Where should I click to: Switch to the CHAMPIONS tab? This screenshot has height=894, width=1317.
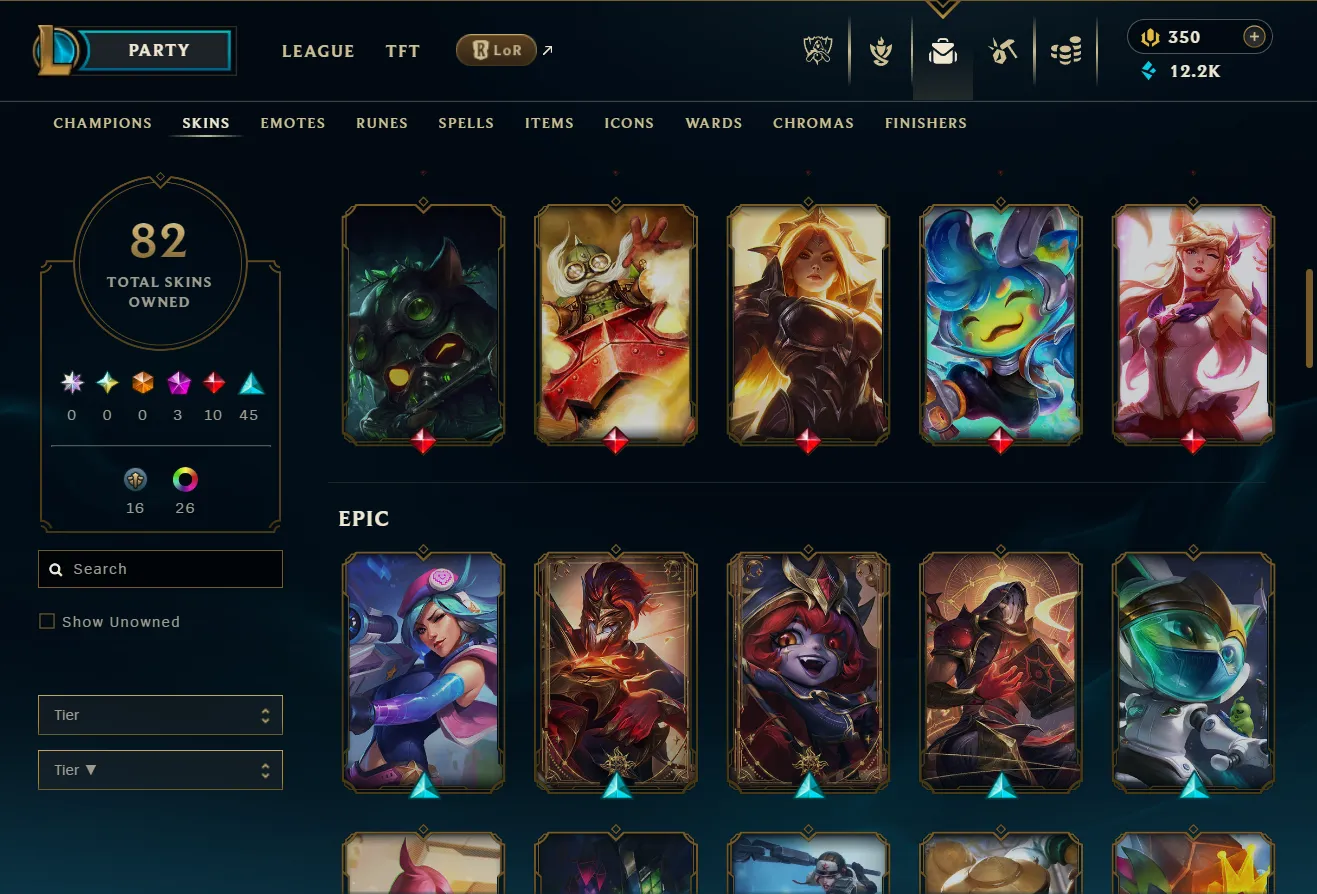click(102, 123)
